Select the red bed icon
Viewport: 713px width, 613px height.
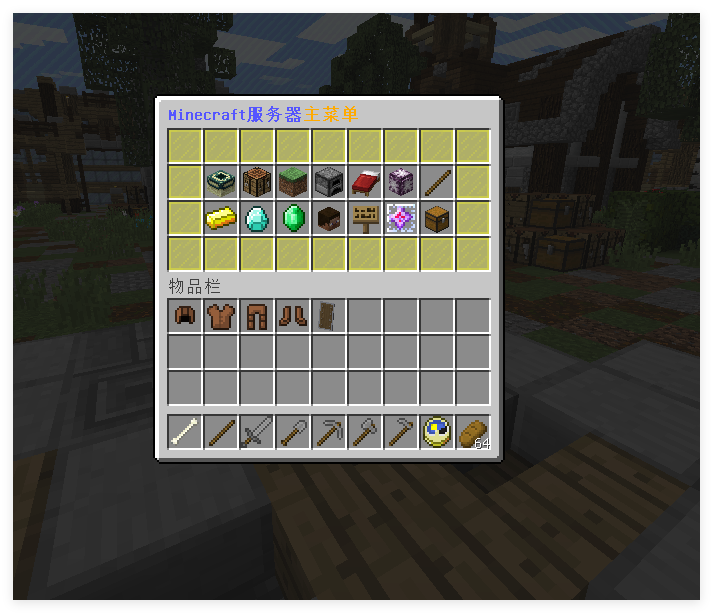click(365, 182)
